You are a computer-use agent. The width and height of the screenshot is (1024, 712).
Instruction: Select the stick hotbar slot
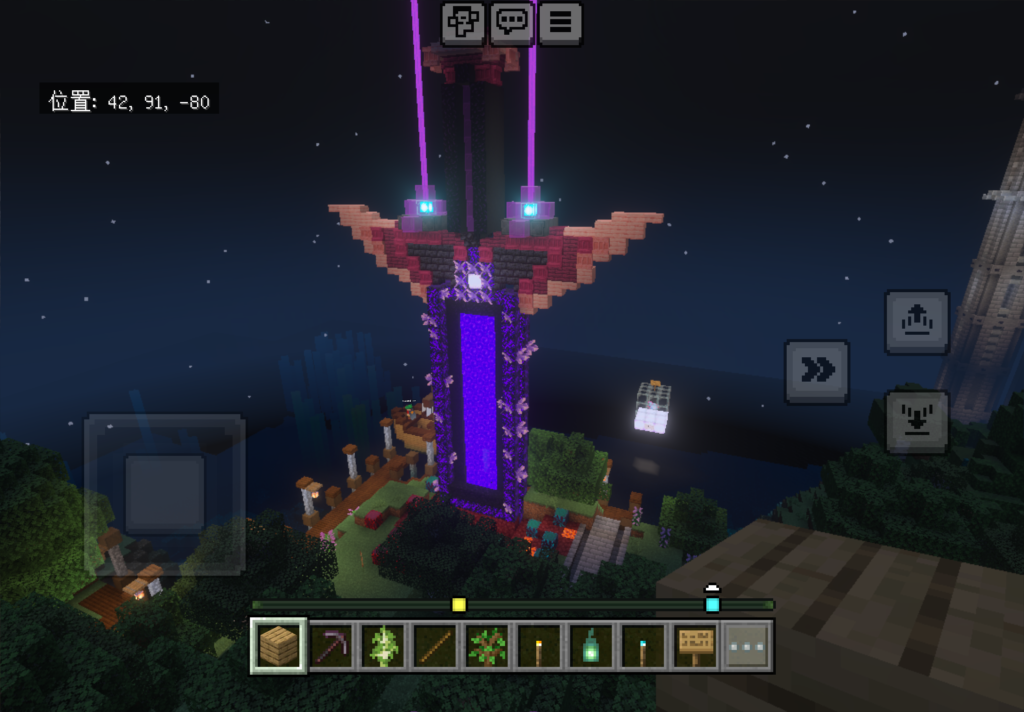(435, 646)
